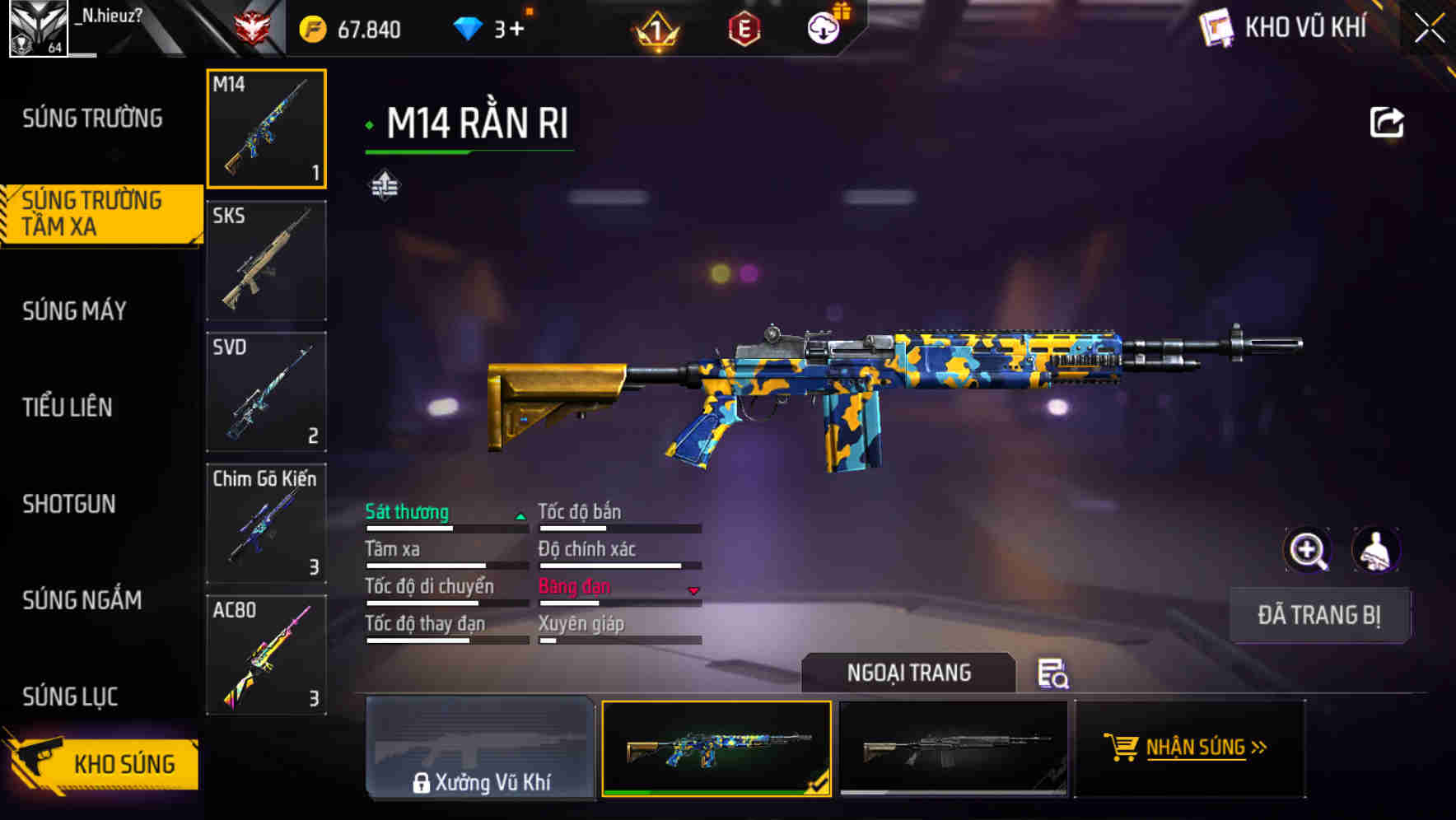
Task: Zoom the weapon with the magnifier icon
Action: (1308, 550)
